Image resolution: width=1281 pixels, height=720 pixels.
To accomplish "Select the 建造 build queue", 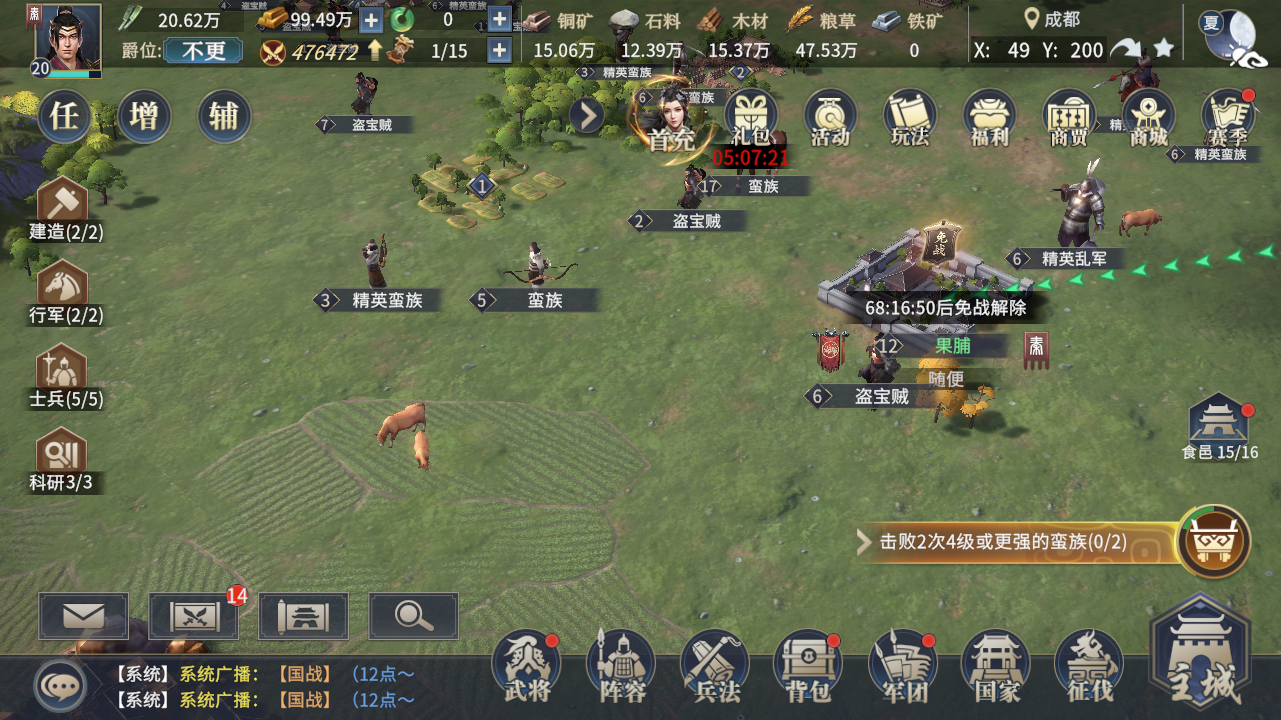I will pyautogui.click(x=66, y=209).
